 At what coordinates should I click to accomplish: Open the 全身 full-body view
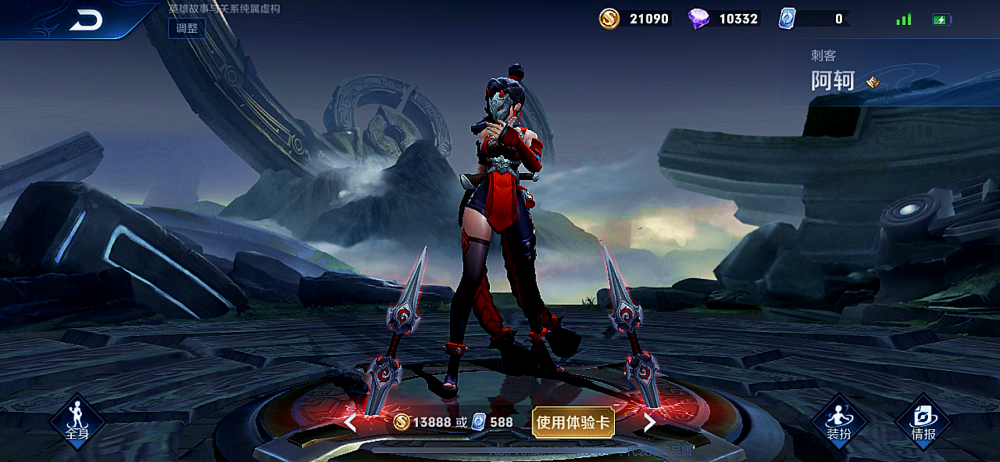(77, 421)
